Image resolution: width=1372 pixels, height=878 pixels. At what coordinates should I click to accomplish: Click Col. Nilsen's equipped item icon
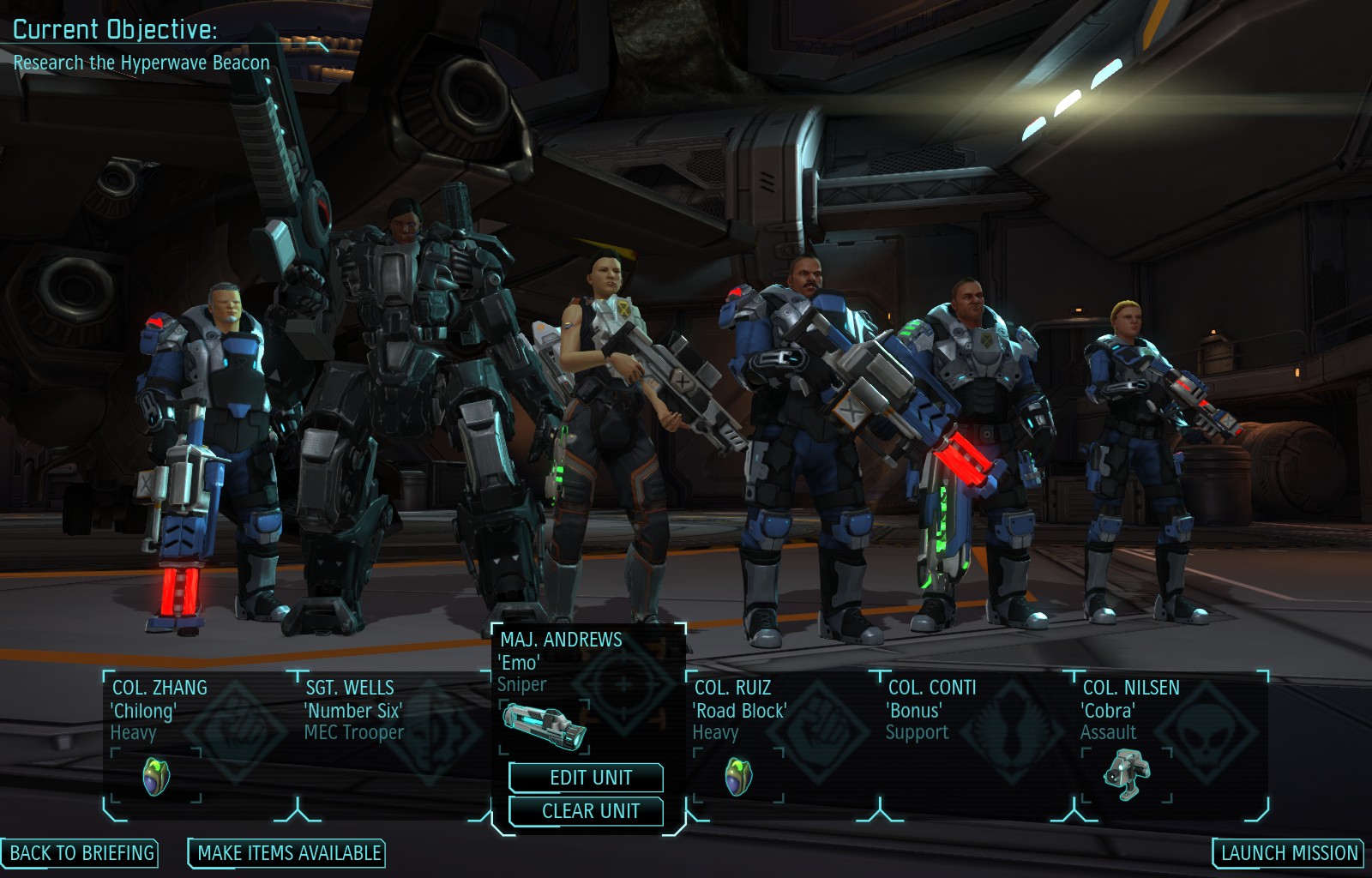1127,774
